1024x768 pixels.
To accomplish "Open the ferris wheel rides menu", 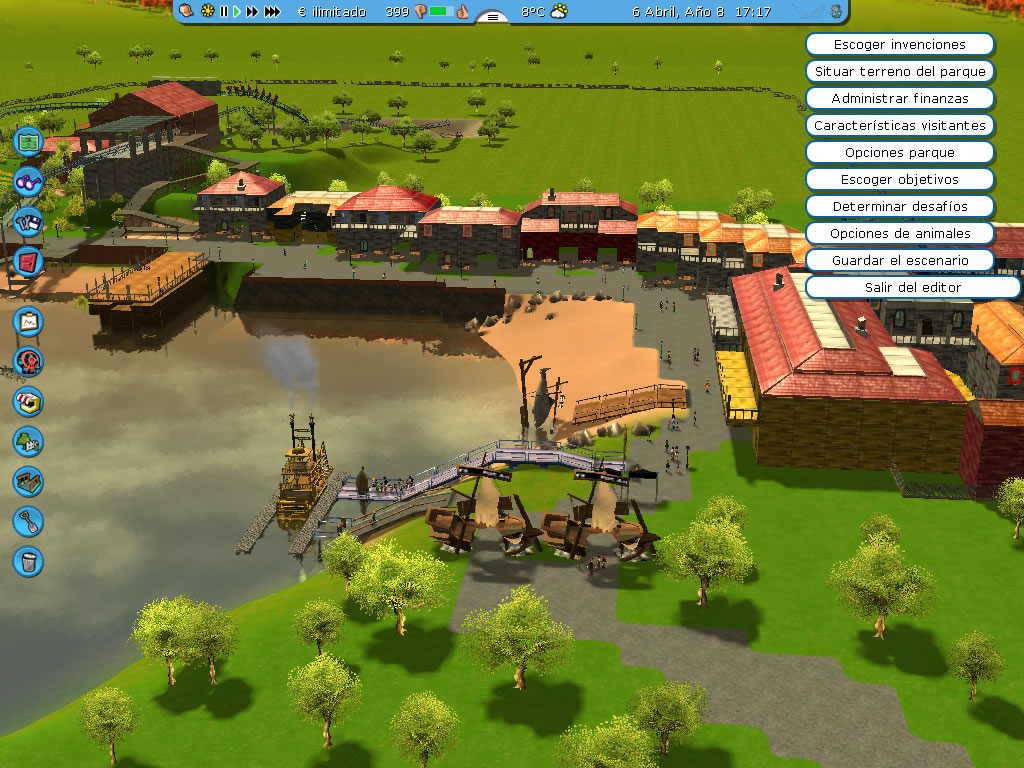I will click(28, 361).
